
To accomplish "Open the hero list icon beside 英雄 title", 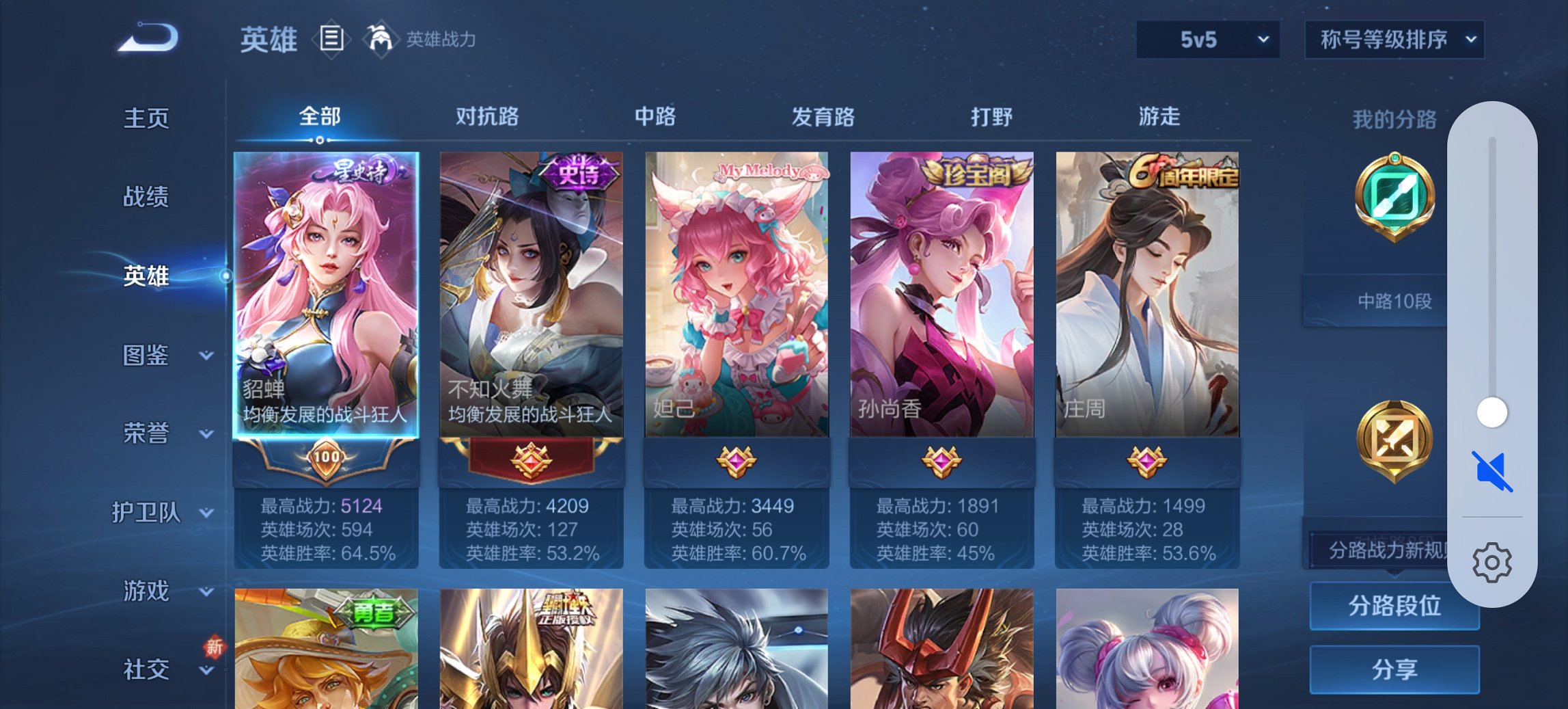I will (331, 39).
